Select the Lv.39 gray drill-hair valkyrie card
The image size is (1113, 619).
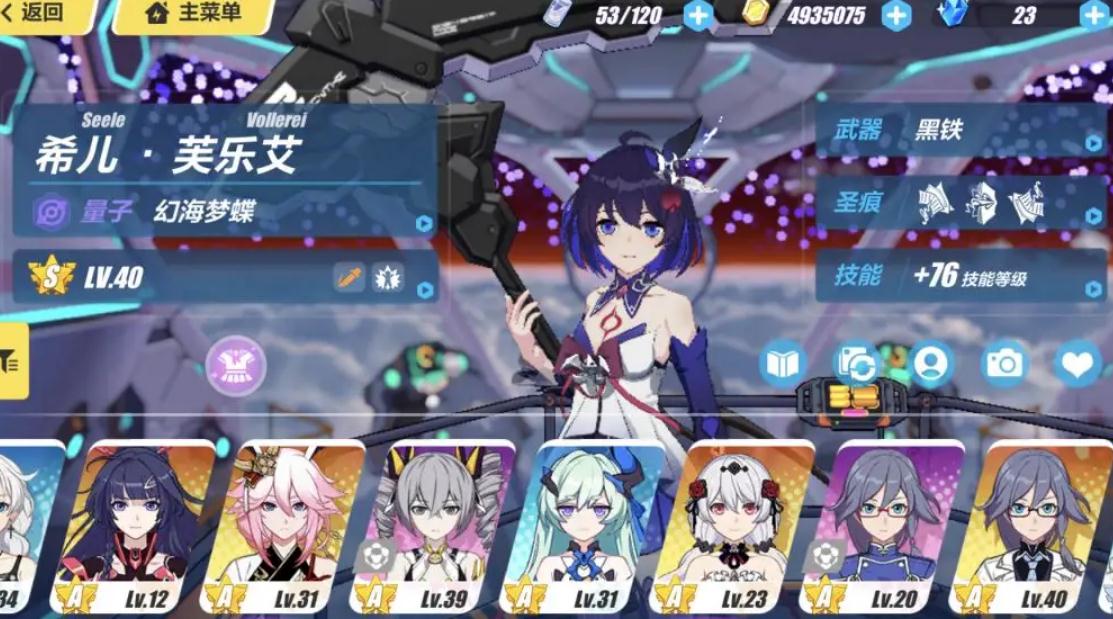coord(432,525)
